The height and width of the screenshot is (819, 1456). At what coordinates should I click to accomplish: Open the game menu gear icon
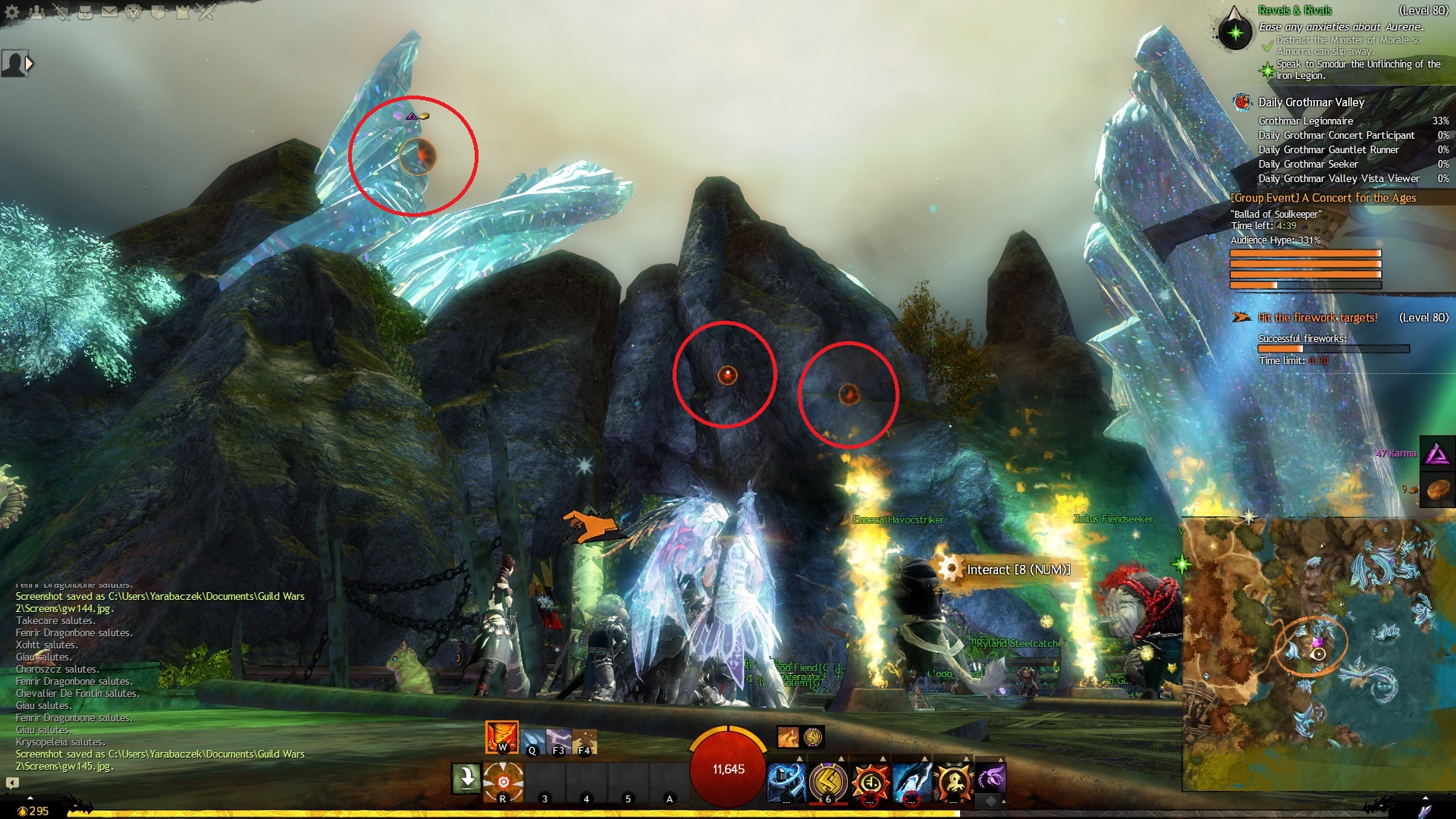tap(12, 12)
